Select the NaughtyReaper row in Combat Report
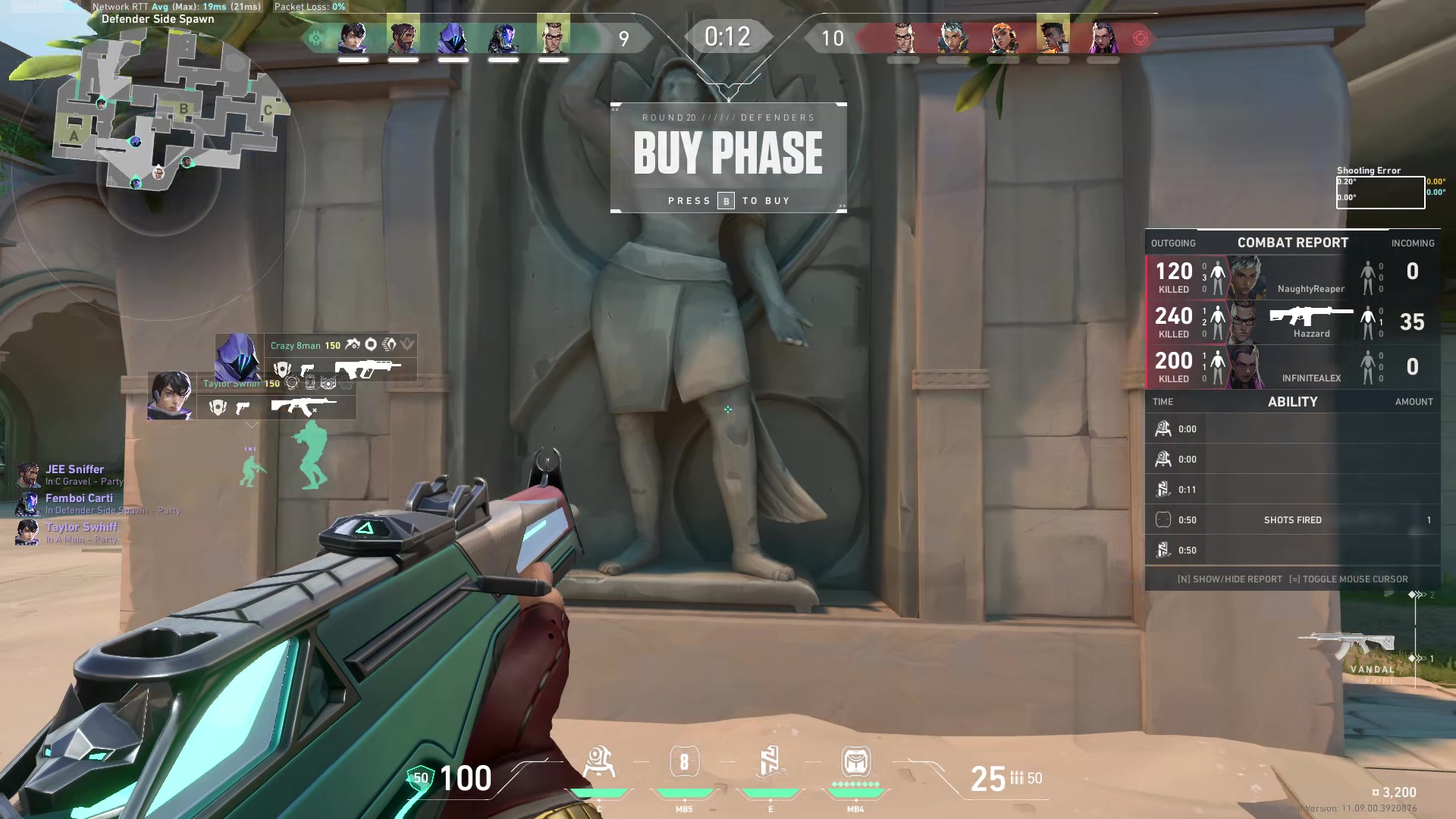The width and height of the screenshot is (1456, 819). click(x=1292, y=277)
